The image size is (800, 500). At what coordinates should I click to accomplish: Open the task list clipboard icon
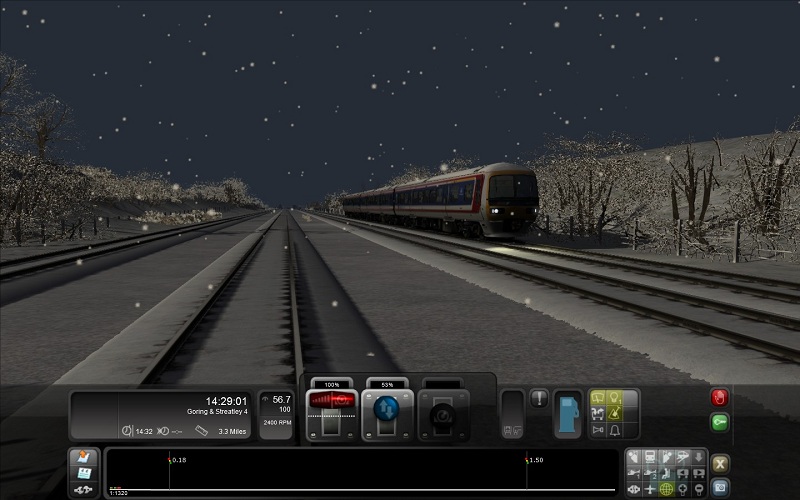click(x=84, y=457)
